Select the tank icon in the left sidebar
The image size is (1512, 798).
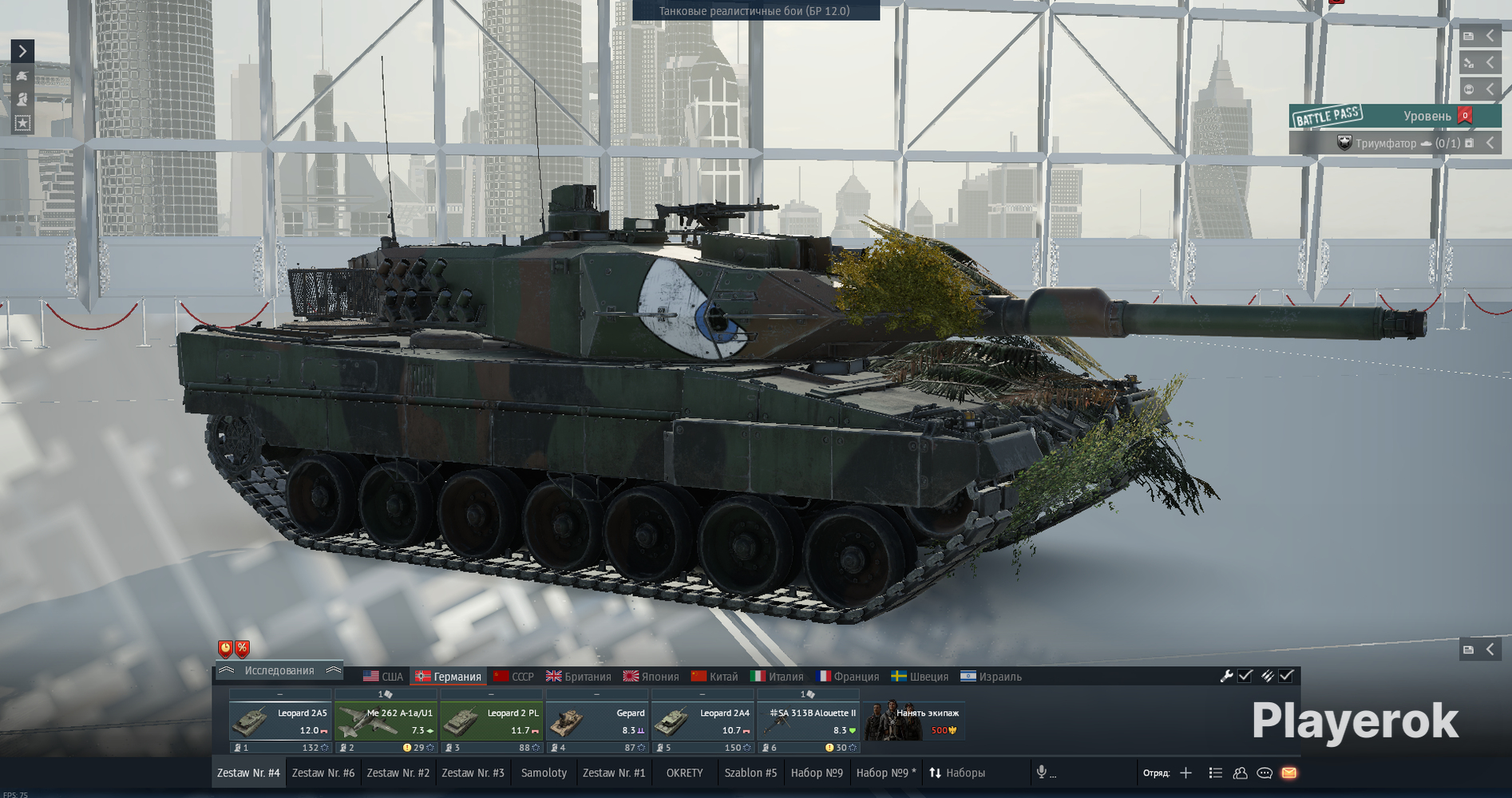click(22, 77)
